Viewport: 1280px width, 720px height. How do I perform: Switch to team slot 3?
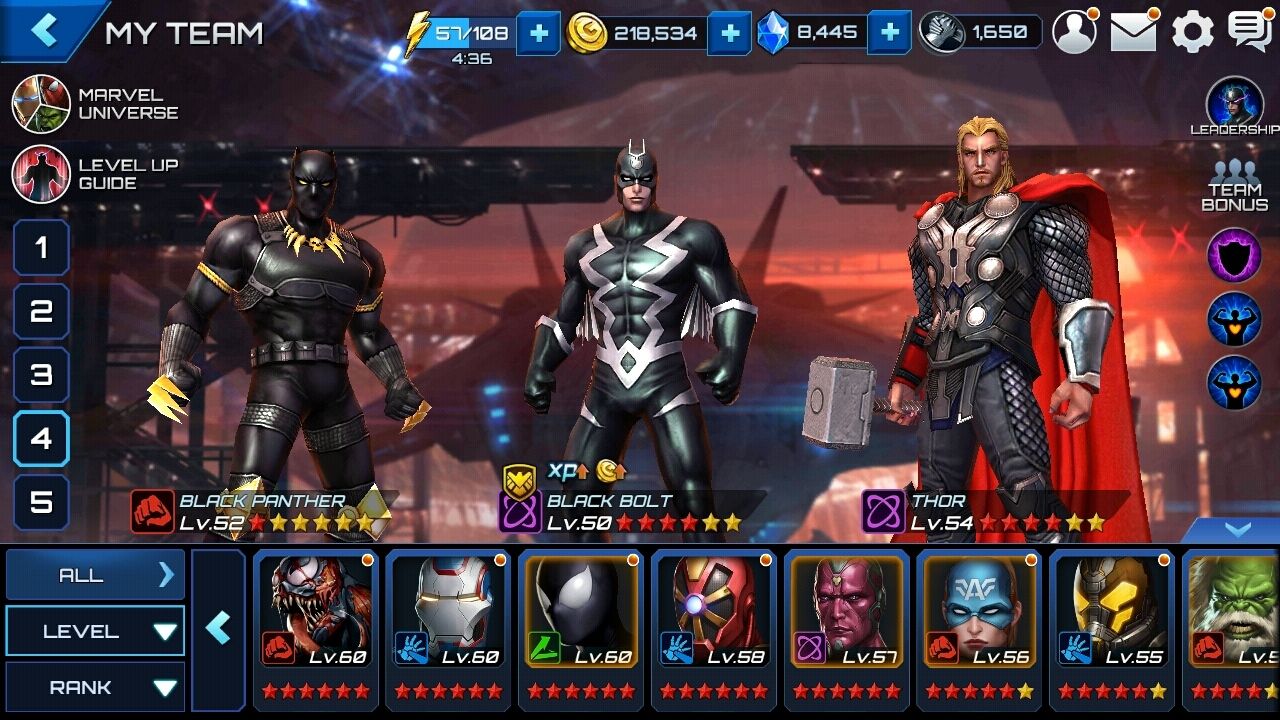click(41, 375)
